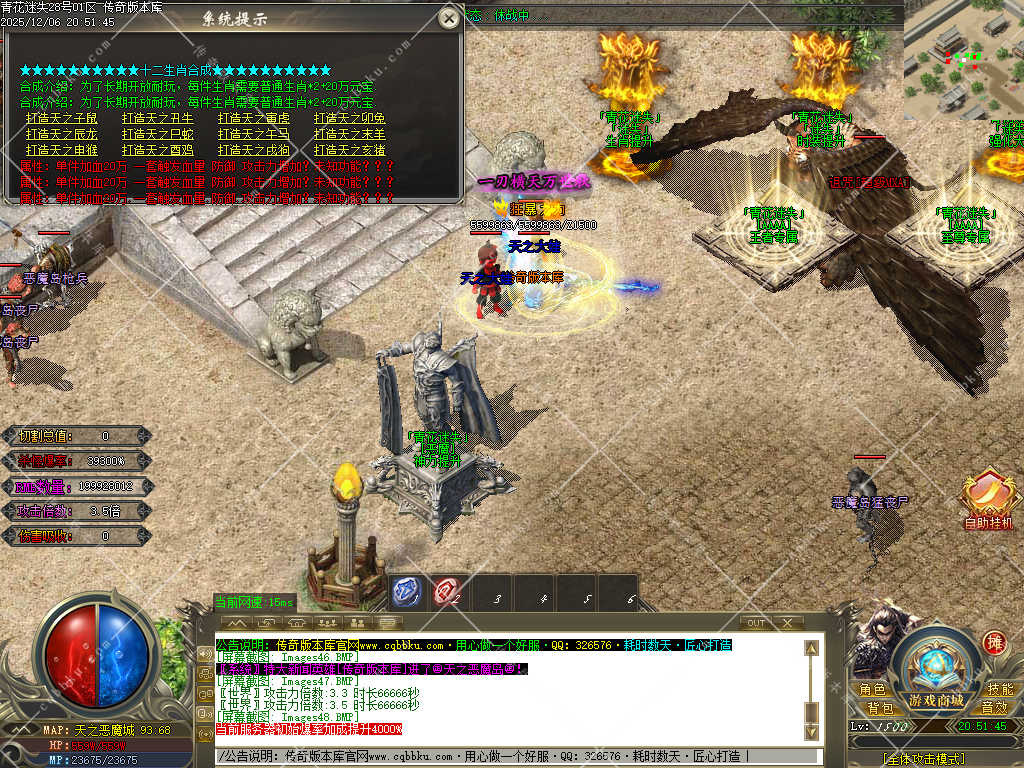The height and width of the screenshot is (768, 1024).
Task: Open the 自助挂机 auto-play icon
Action: (x=988, y=500)
